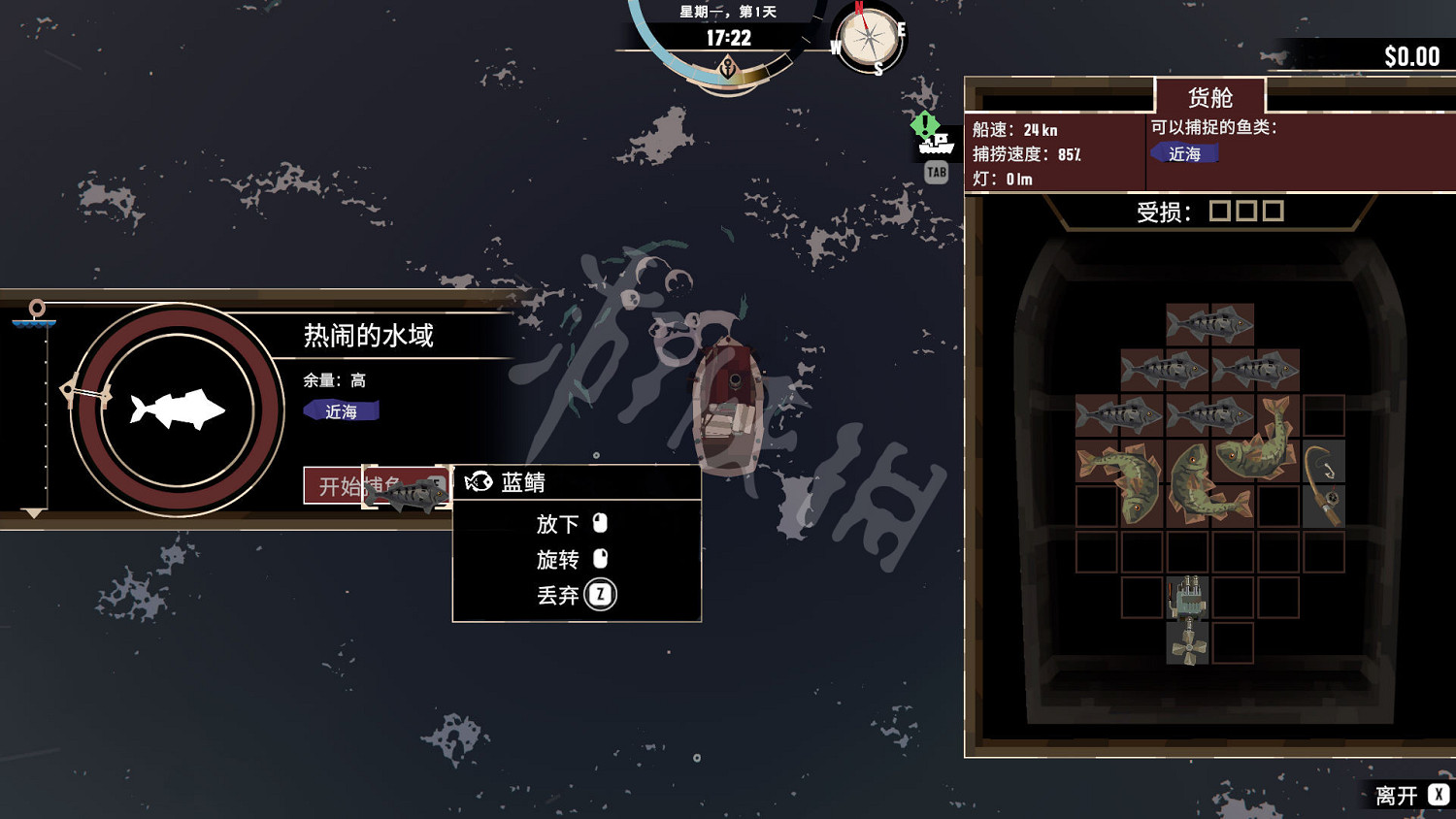Expand the 近海 badge in the cargo panel
1456x819 pixels.
[1183, 153]
